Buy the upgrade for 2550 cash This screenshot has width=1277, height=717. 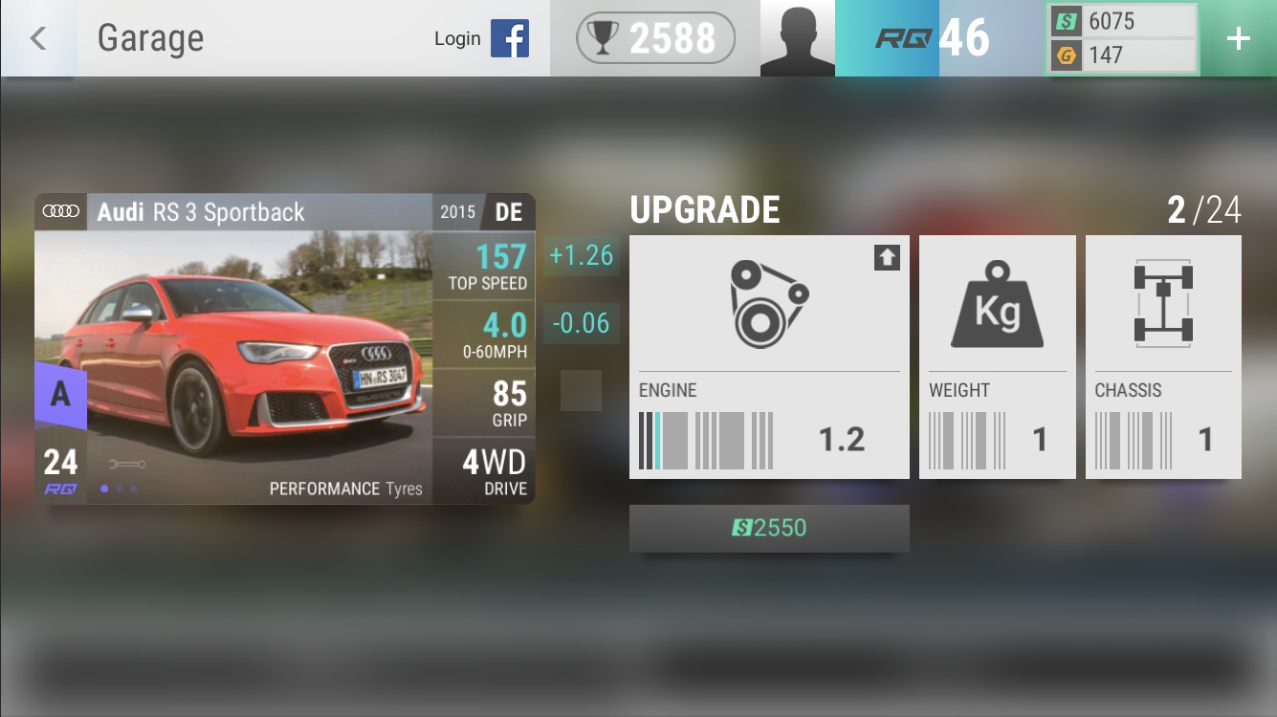click(769, 528)
